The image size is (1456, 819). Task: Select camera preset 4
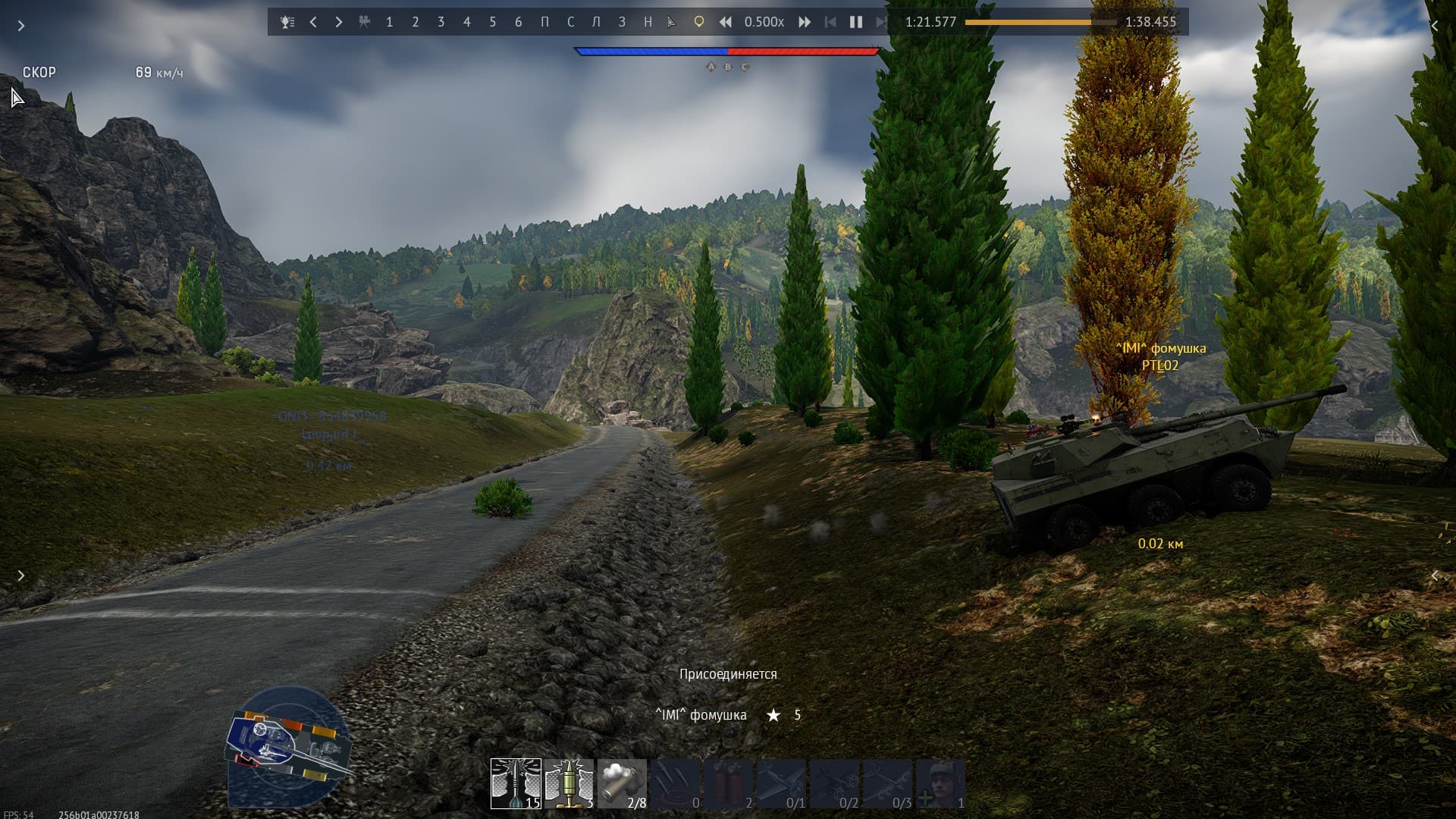pos(466,22)
